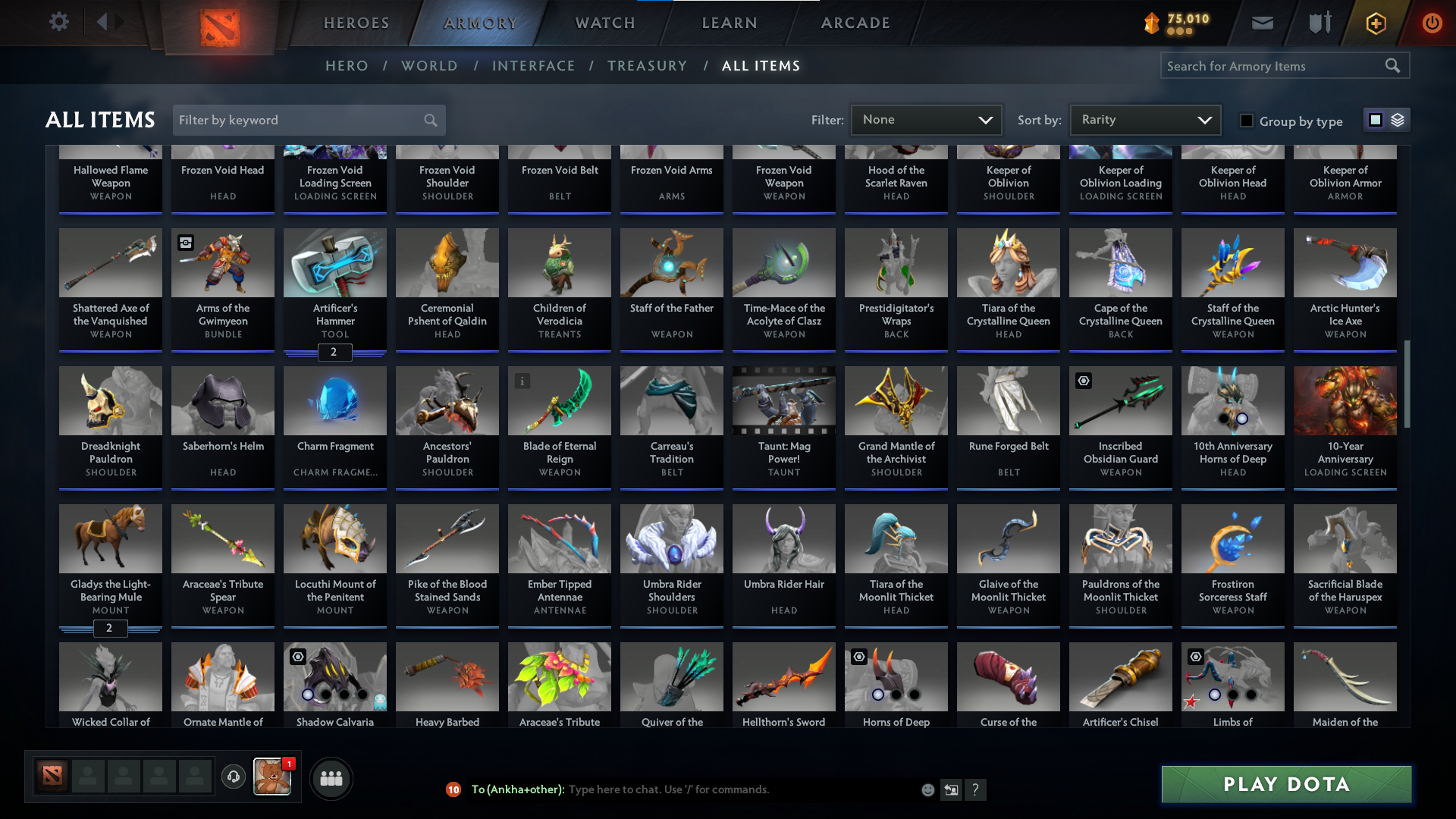This screenshot has height=819, width=1456.
Task: Open friends list with the people icon
Action: pyautogui.click(x=331, y=778)
